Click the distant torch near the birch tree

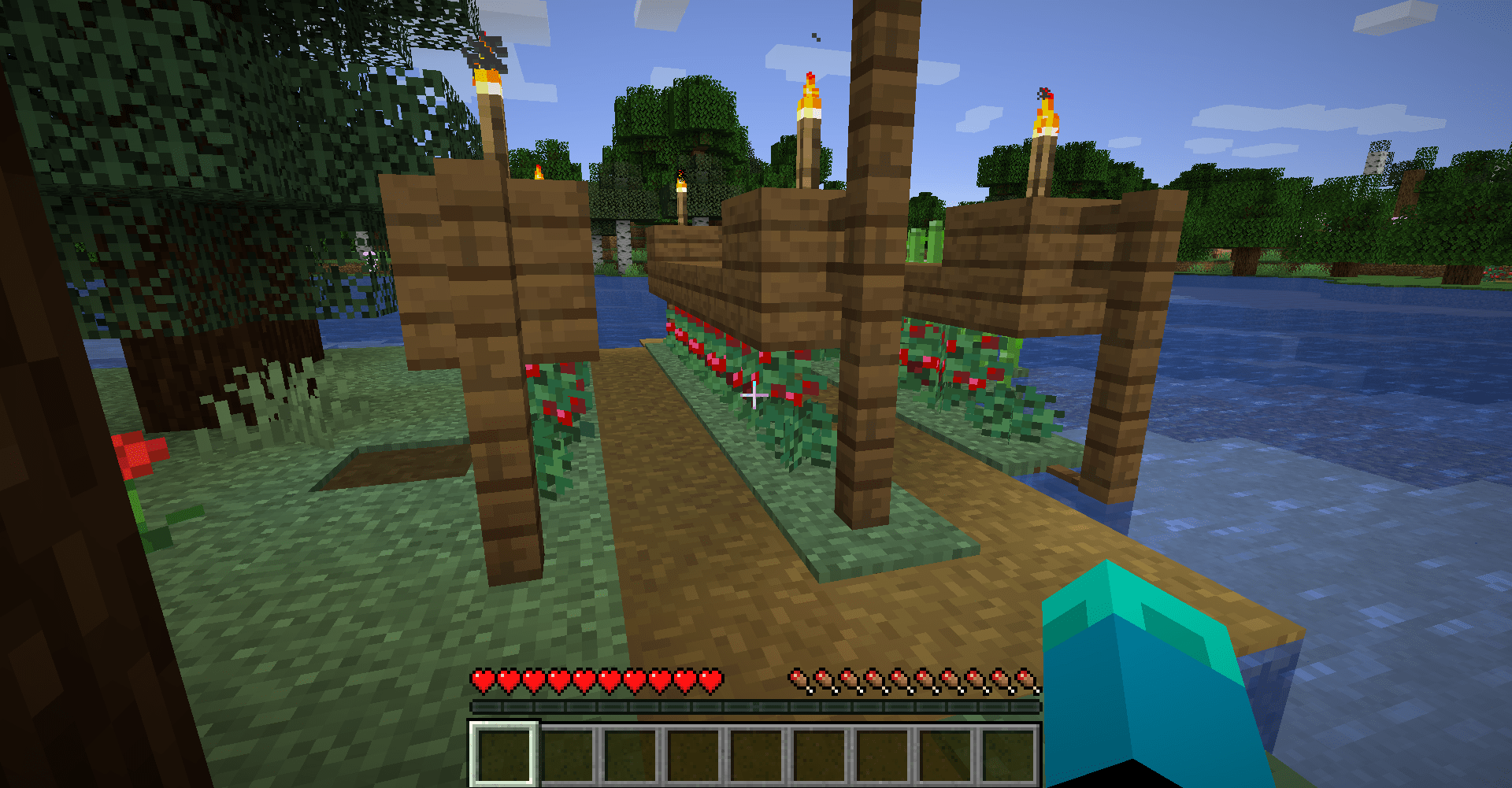click(680, 185)
